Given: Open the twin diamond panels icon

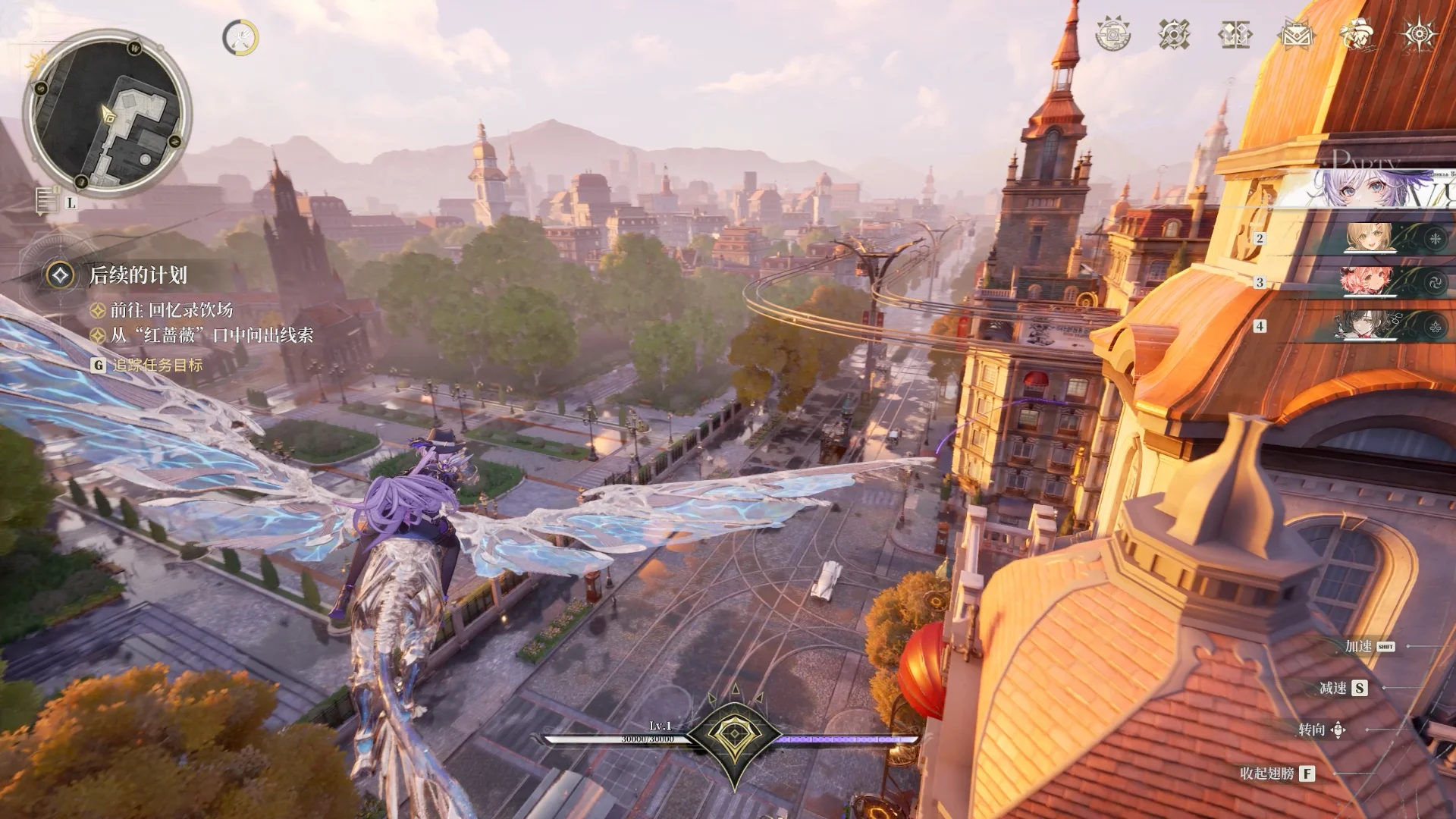Looking at the screenshot, I should (1235, 34).
